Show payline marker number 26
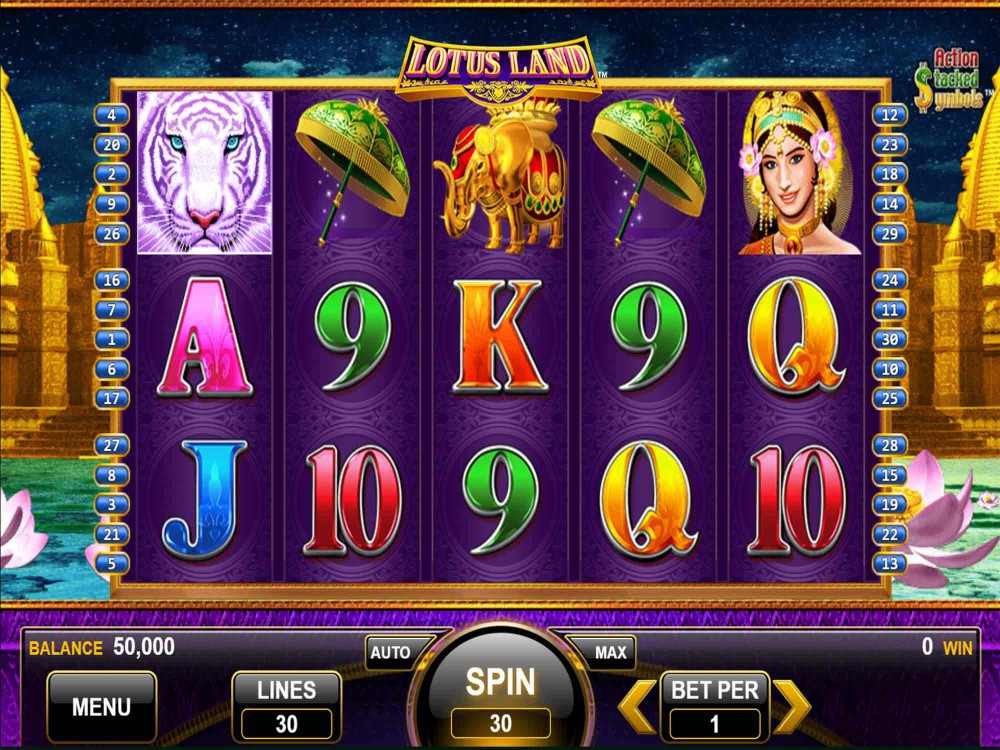The image size is (1000, 750). coord(112,234)
